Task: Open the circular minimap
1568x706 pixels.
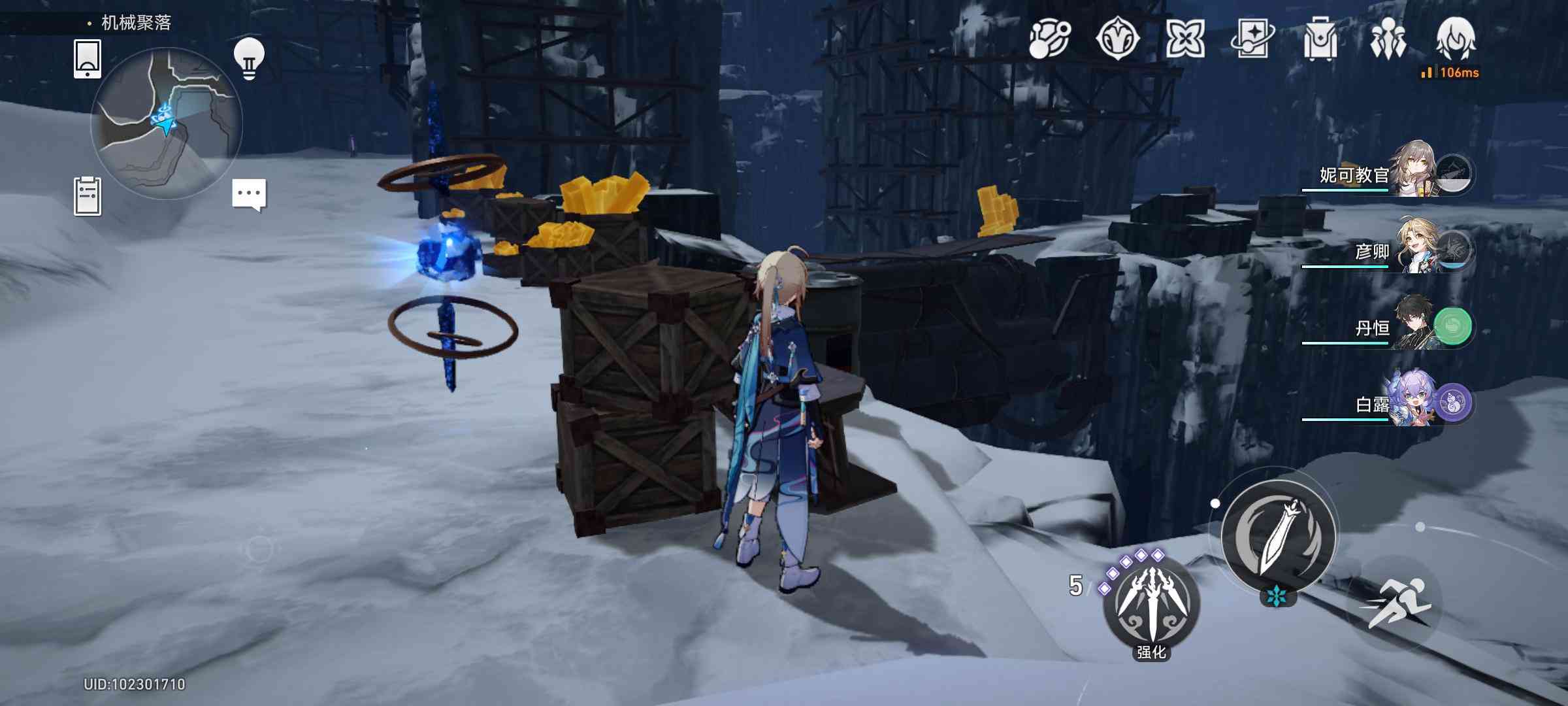Action: click(x=167, y=124)
